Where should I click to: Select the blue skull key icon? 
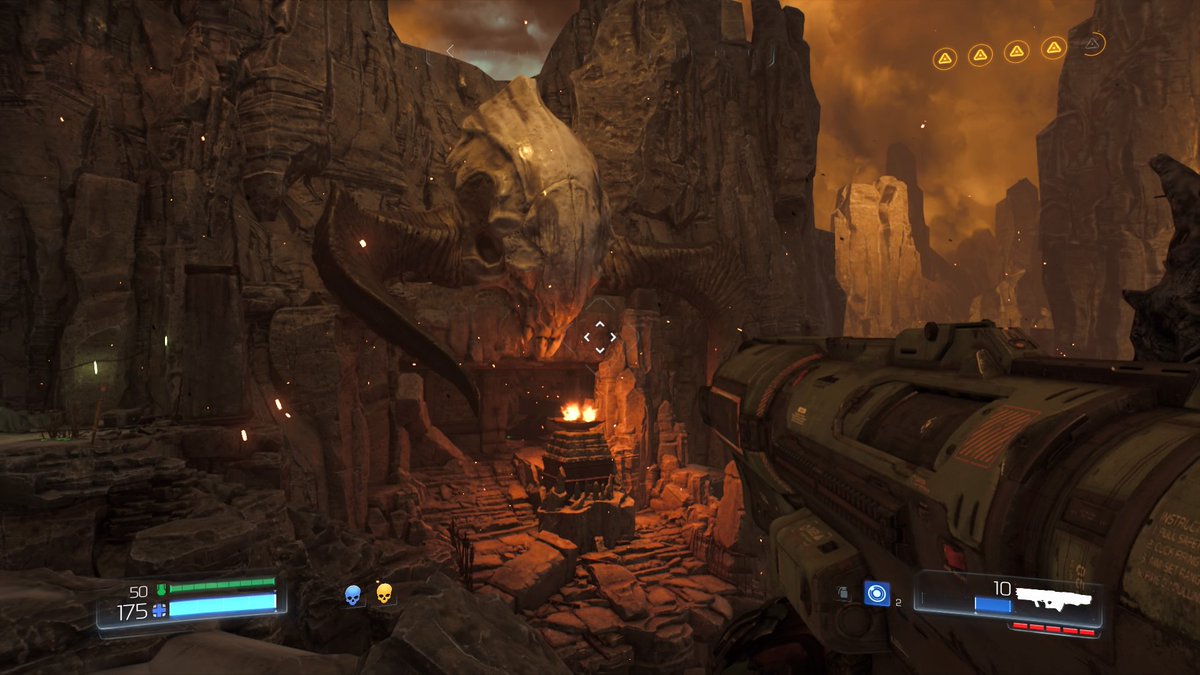point(352,595)
